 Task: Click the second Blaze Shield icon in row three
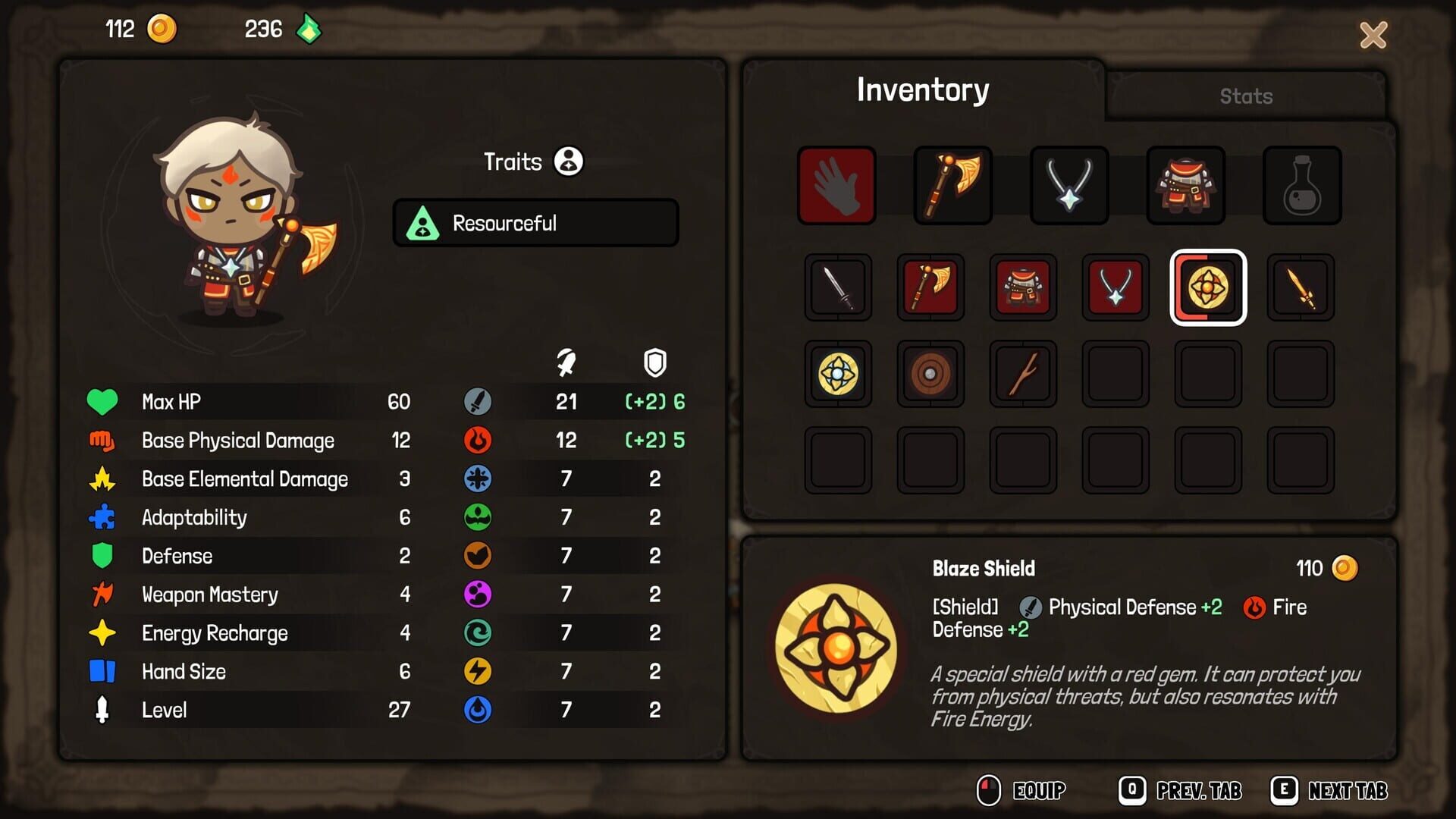(838, 374)
